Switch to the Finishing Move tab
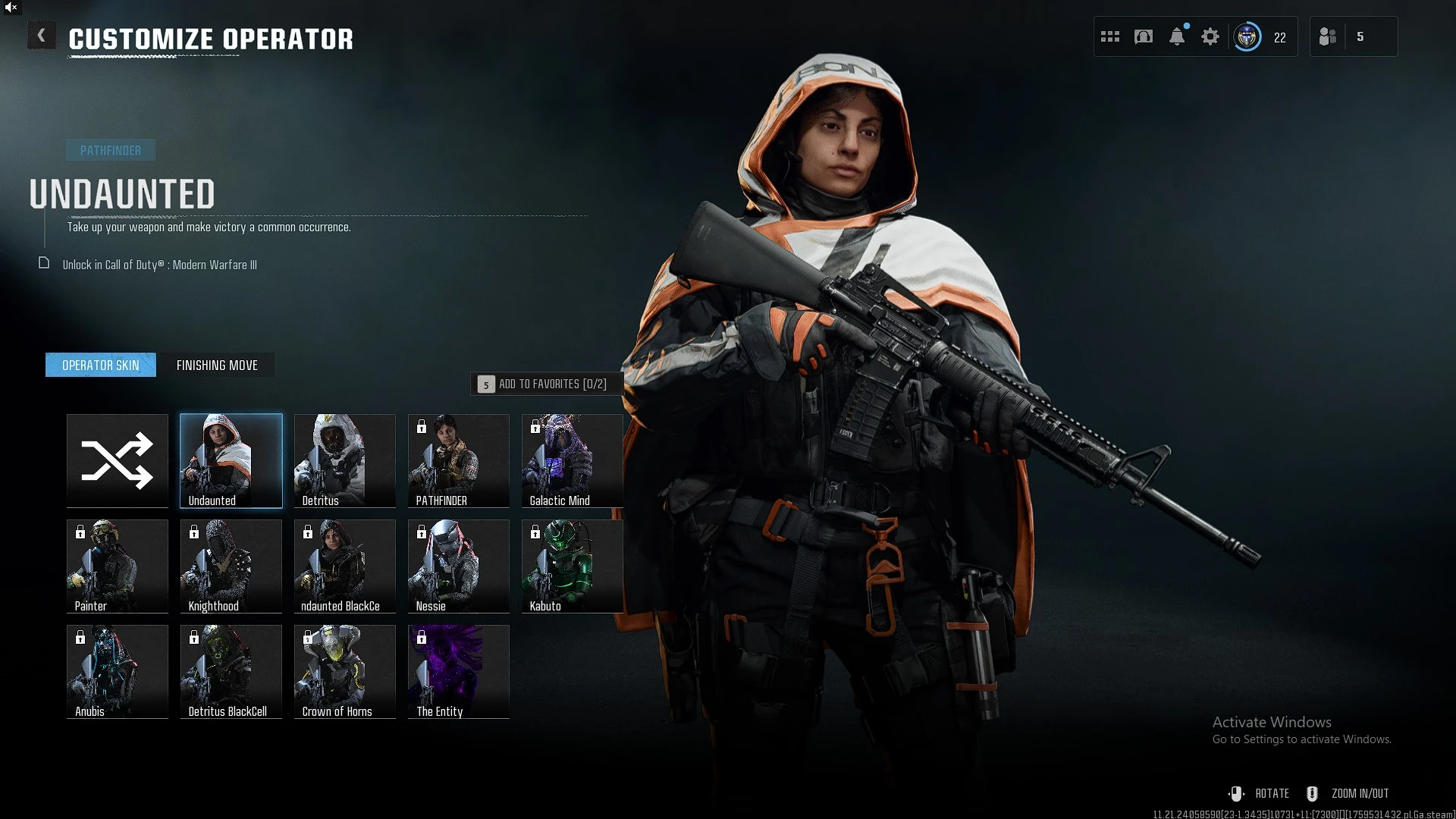 point(217,366)
